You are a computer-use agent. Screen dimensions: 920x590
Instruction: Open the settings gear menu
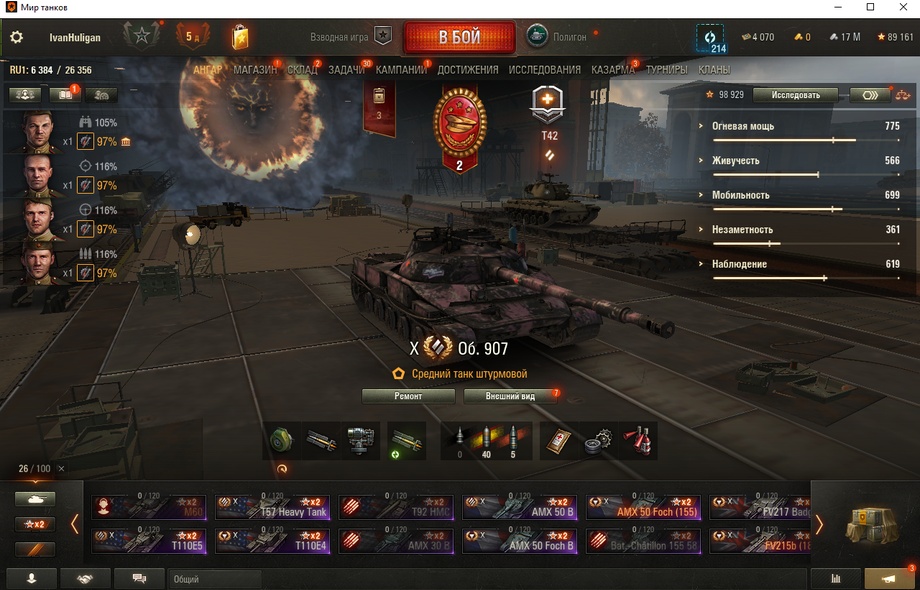(16, 38)
